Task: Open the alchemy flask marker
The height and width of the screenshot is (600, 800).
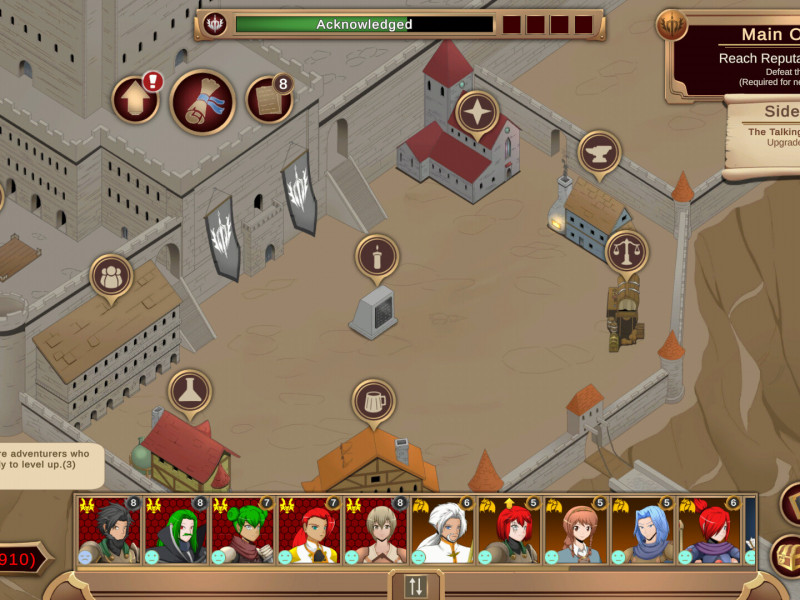Action: (189, 391)
